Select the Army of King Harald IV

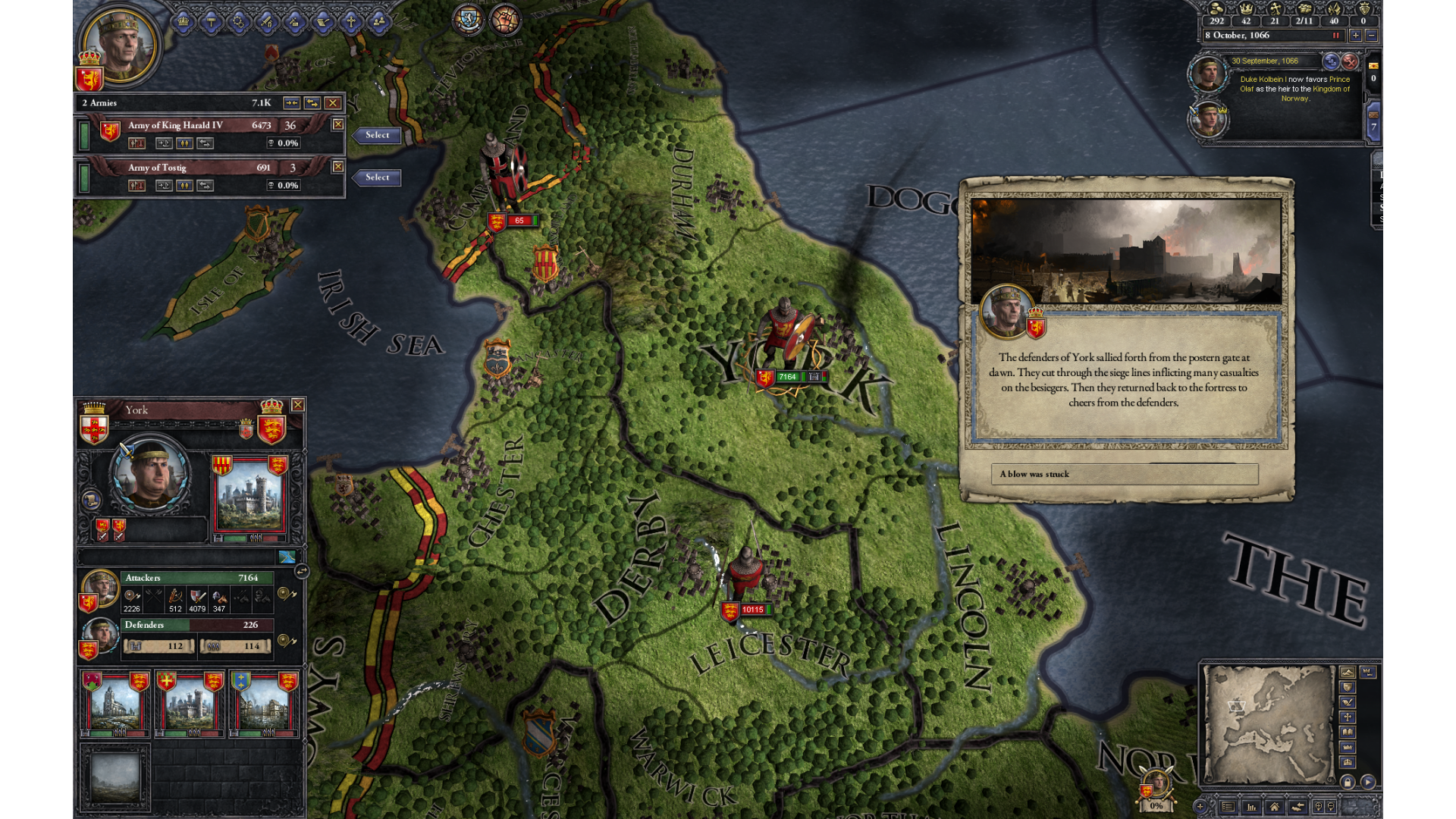pos(377,135)
